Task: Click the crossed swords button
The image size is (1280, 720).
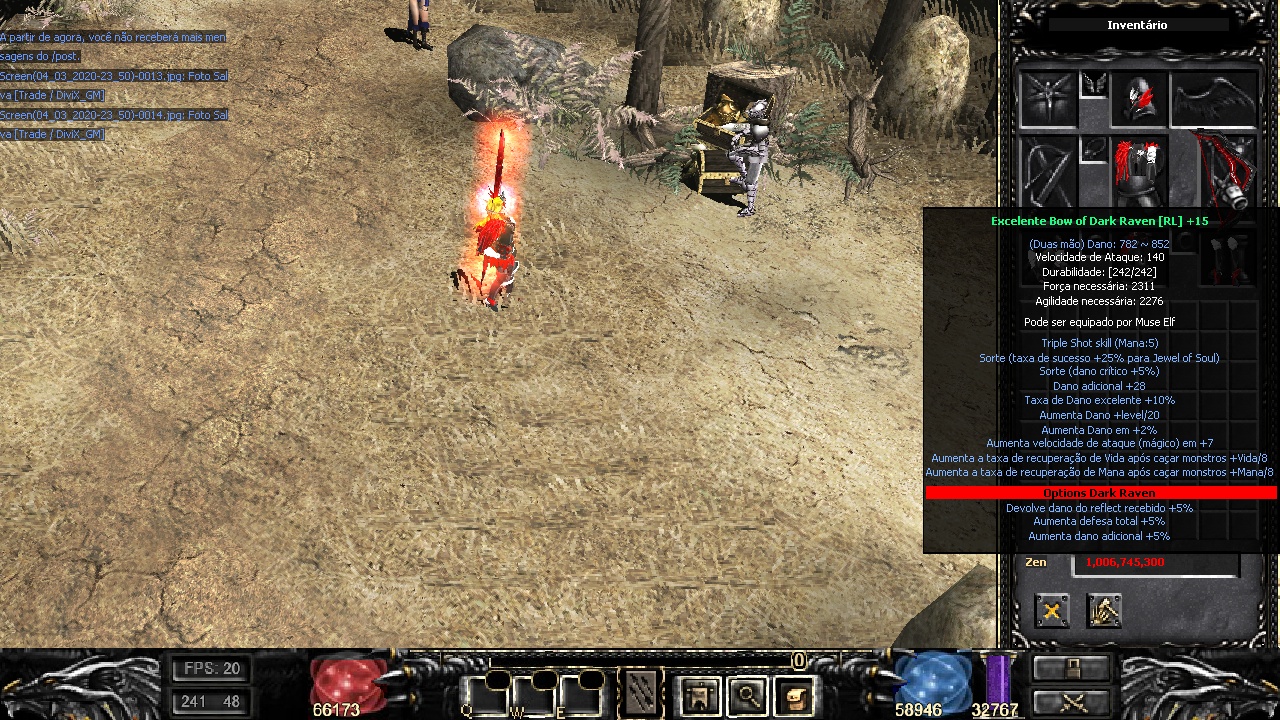Action: point(1072,701)
